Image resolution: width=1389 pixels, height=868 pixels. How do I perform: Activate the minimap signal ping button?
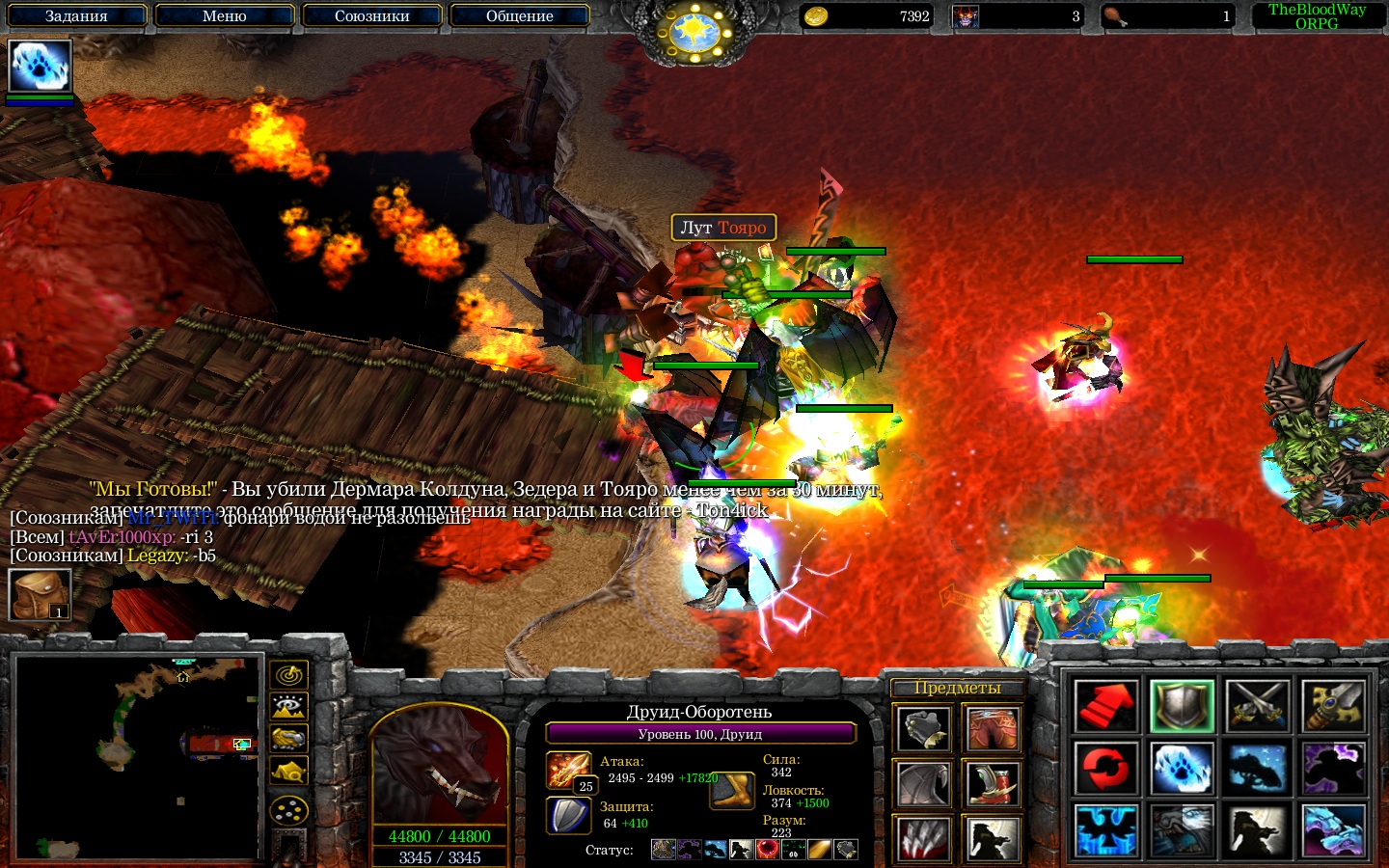288,674
